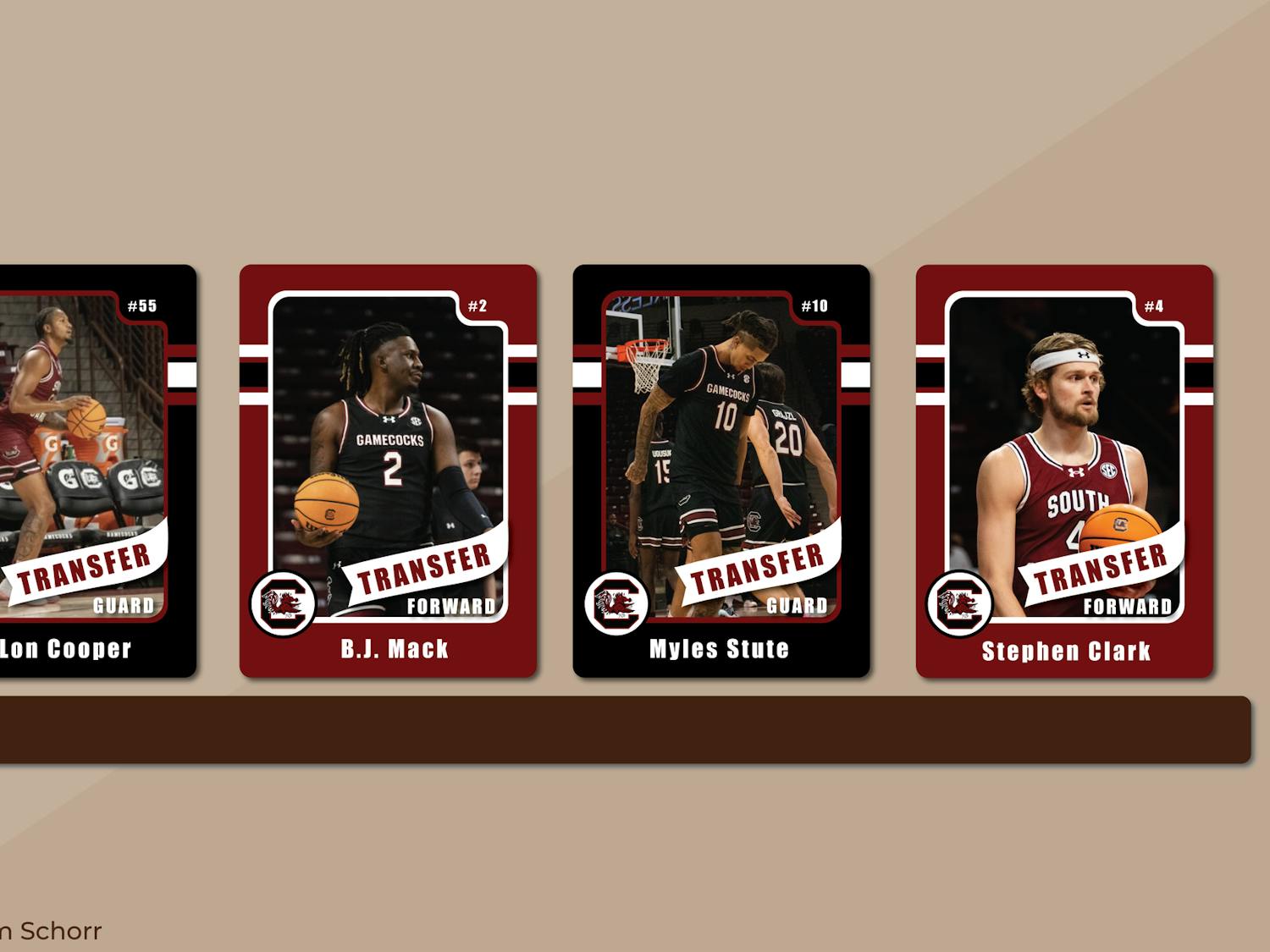This screenshot has height=952, width=1270.
Task: Select the Cooper #55 guard card
Action: click(97, 470)
